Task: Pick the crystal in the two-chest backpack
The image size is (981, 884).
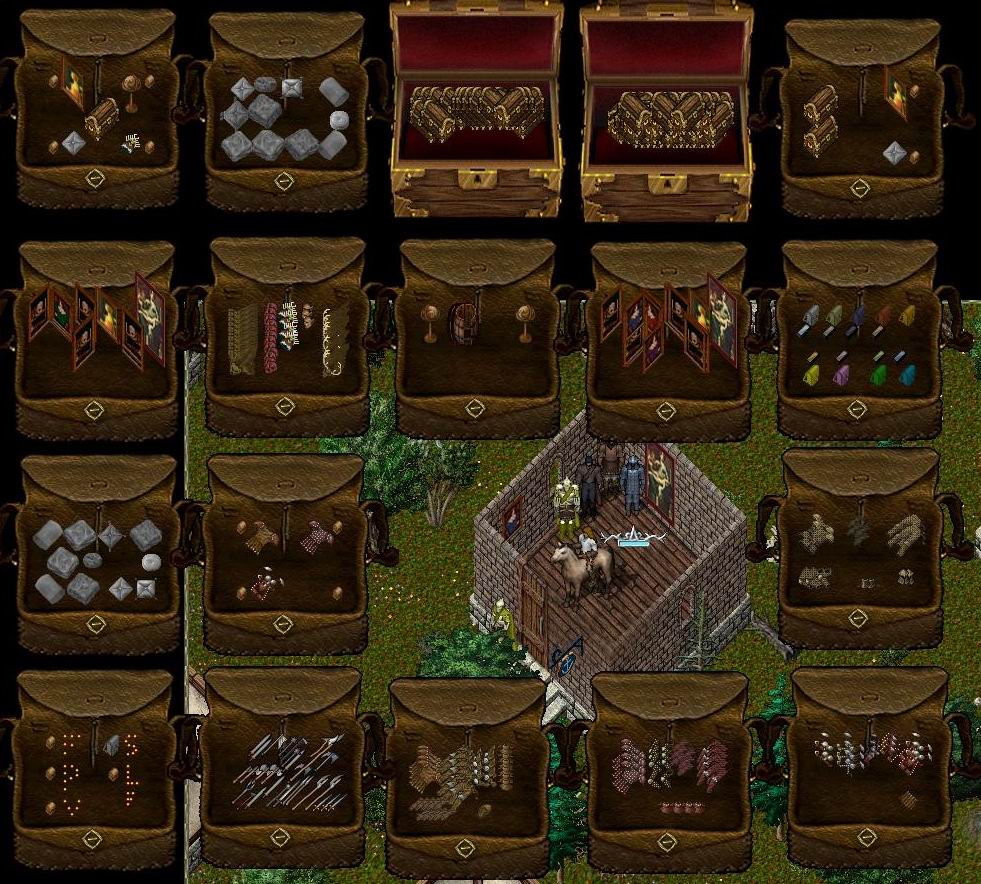Action: 895,153
